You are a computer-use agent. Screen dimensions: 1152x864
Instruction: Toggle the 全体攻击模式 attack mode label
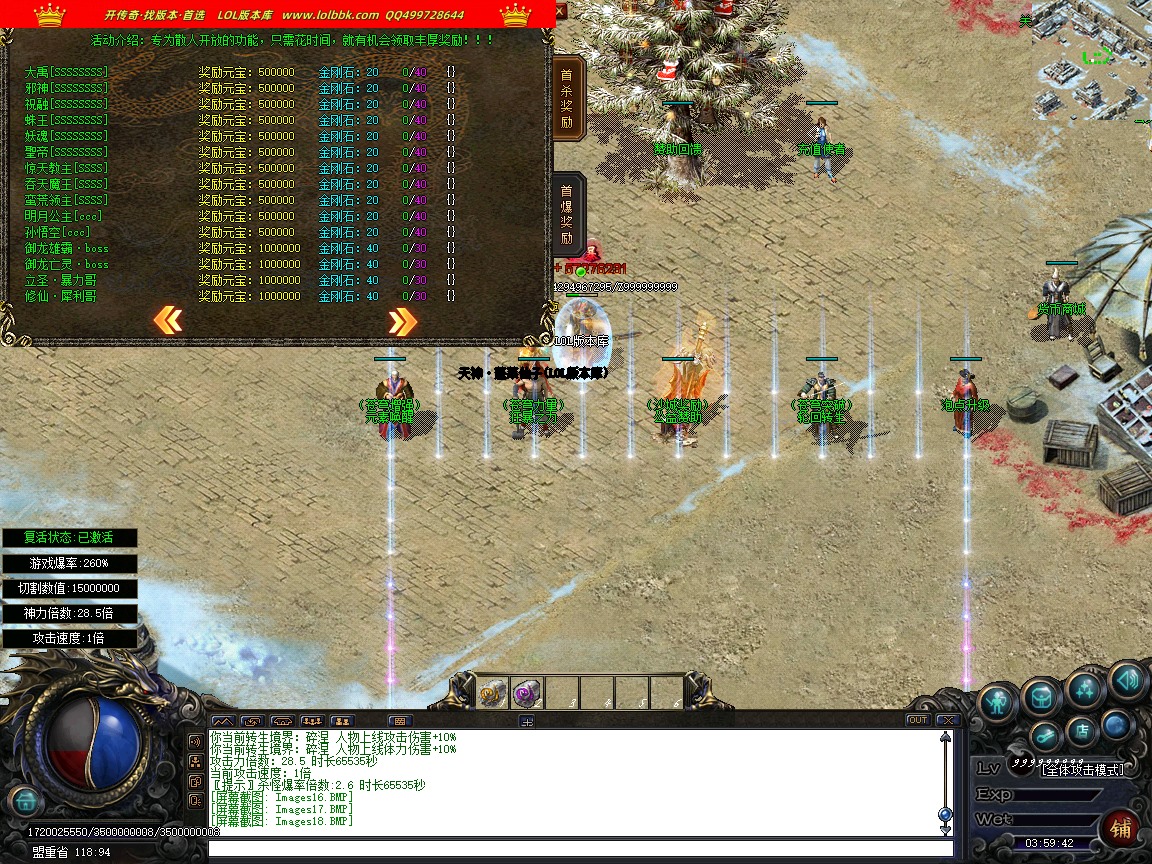pos(1082,769)
